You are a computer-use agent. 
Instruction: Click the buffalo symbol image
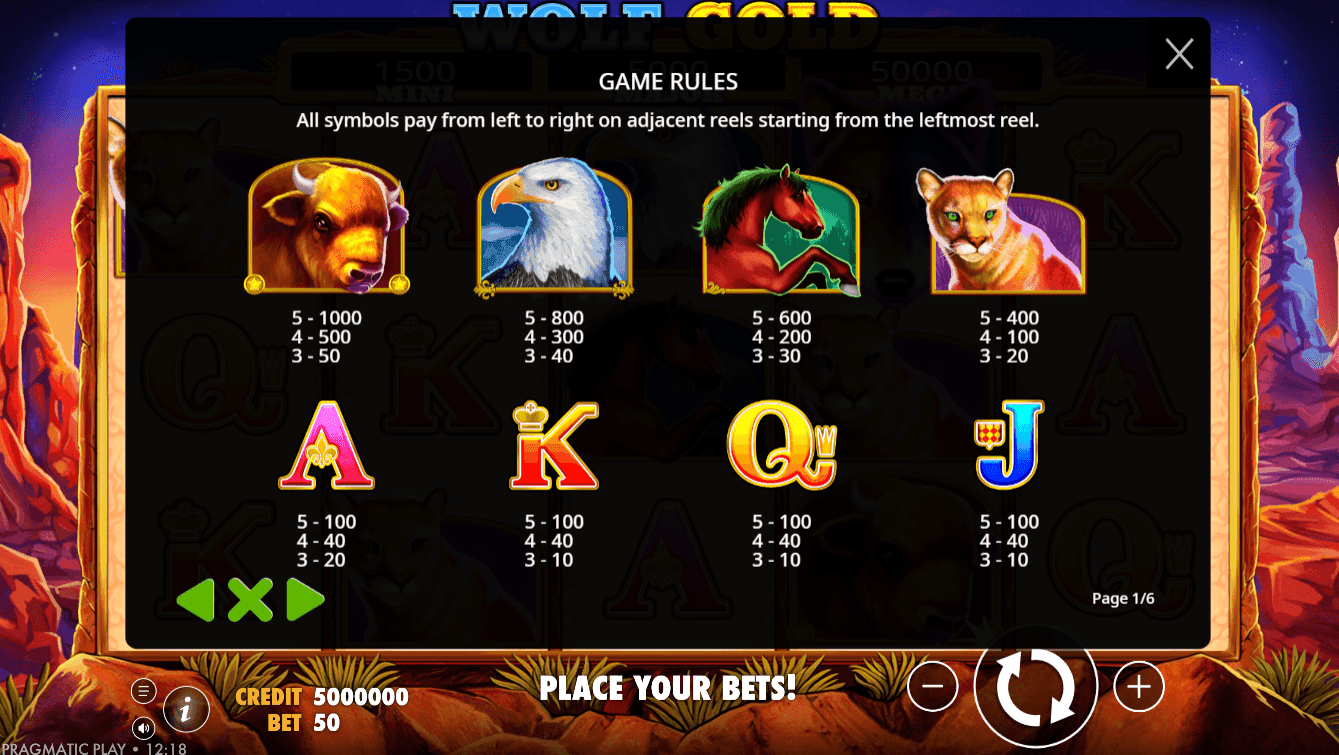(x=325, y=230)
